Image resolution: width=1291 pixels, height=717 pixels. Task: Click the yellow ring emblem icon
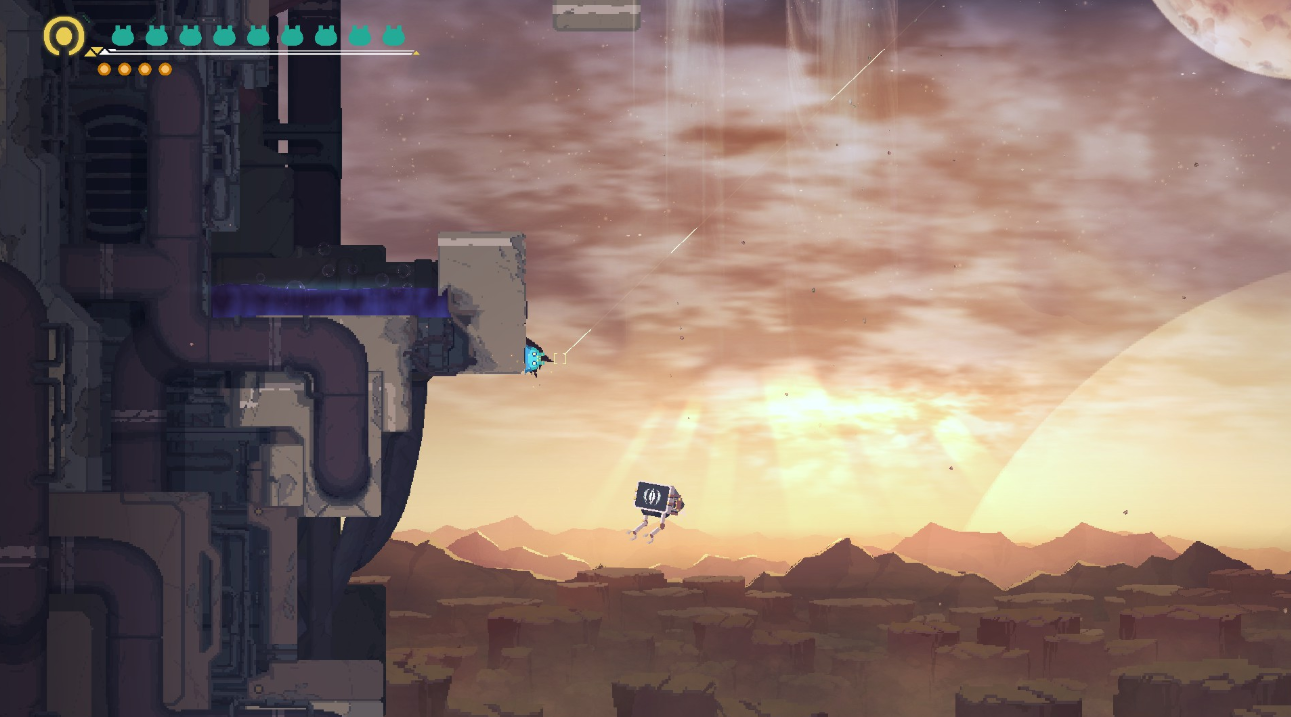click(x=64, y=36)
